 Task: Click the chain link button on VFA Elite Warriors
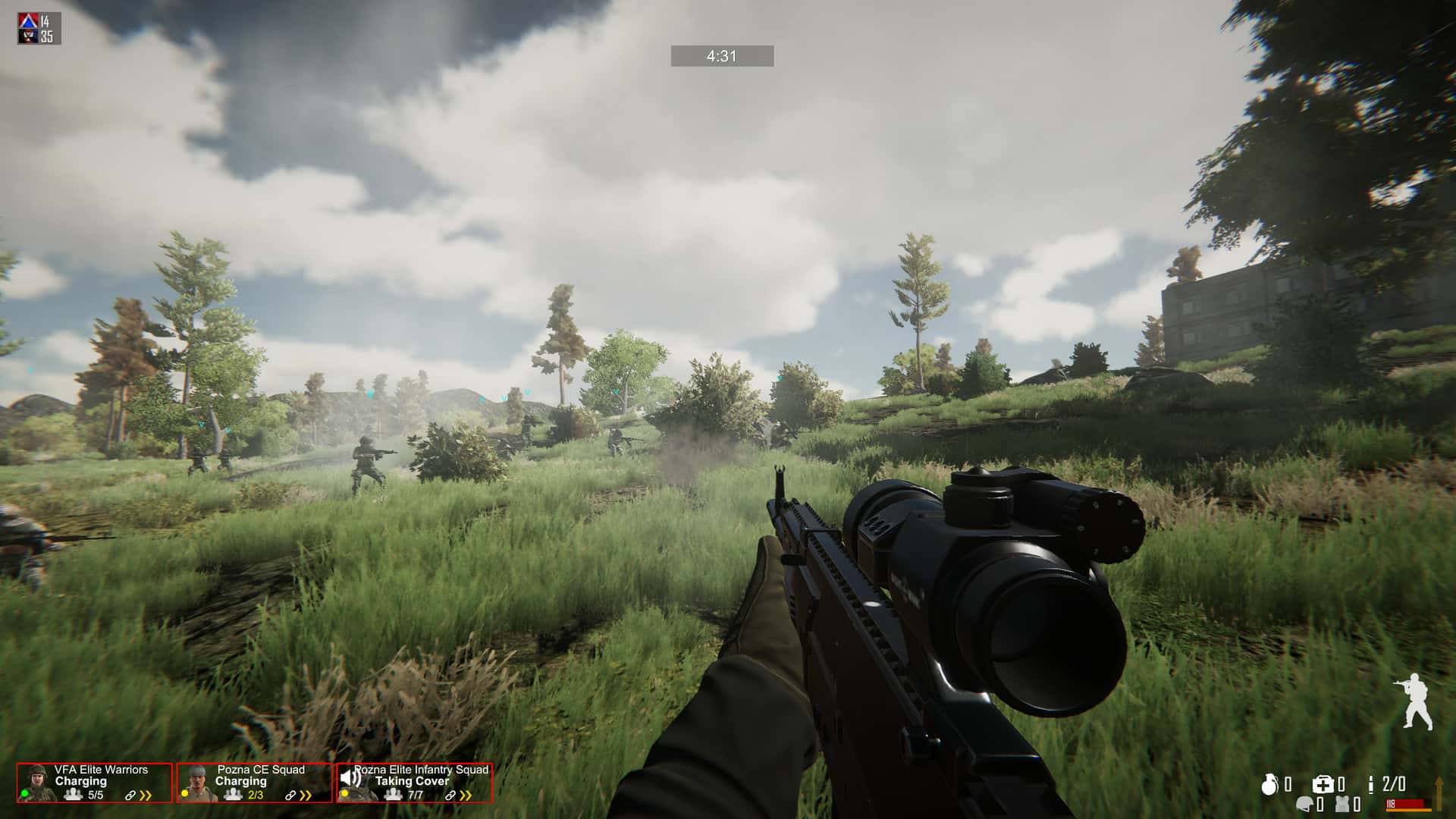coord(130,794)
